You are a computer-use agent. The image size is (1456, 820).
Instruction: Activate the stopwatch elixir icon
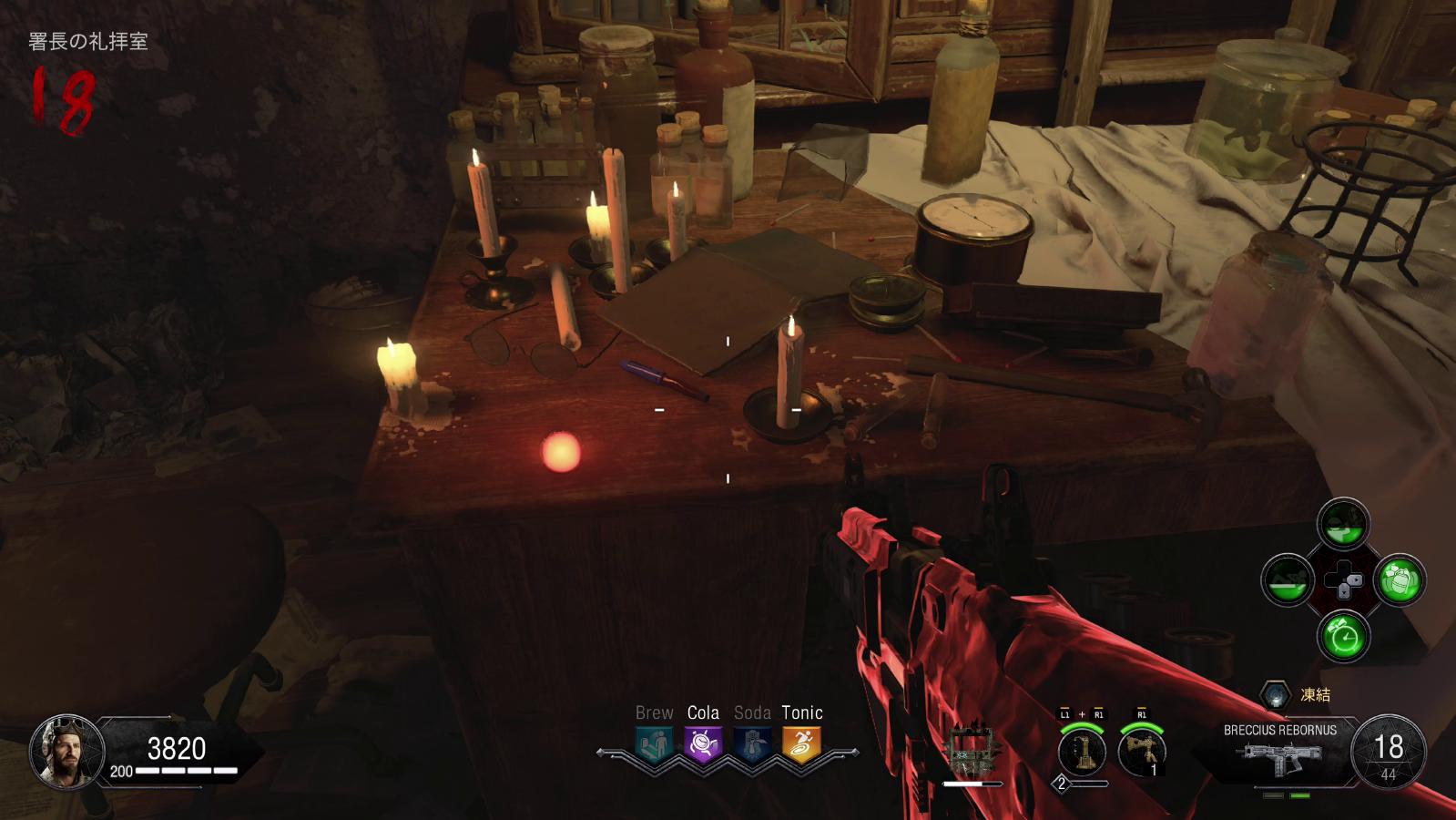(1343, 634)
